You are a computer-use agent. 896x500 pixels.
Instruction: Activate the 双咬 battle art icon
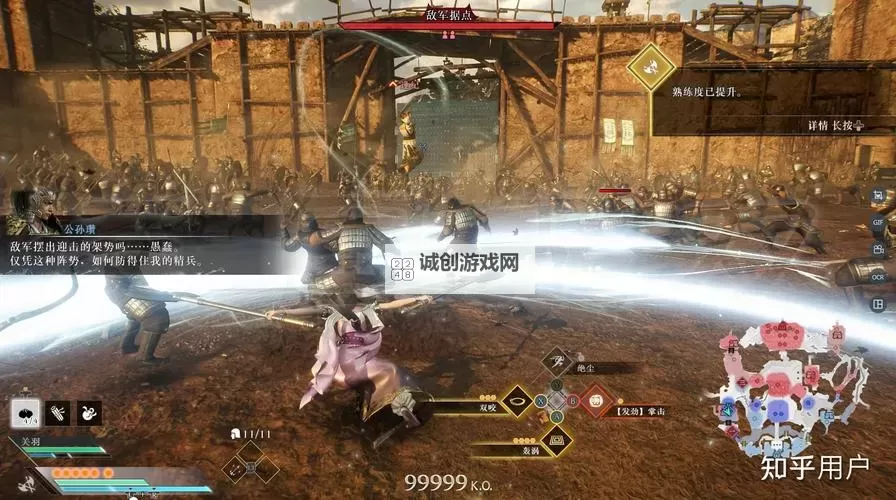point(517,402)
